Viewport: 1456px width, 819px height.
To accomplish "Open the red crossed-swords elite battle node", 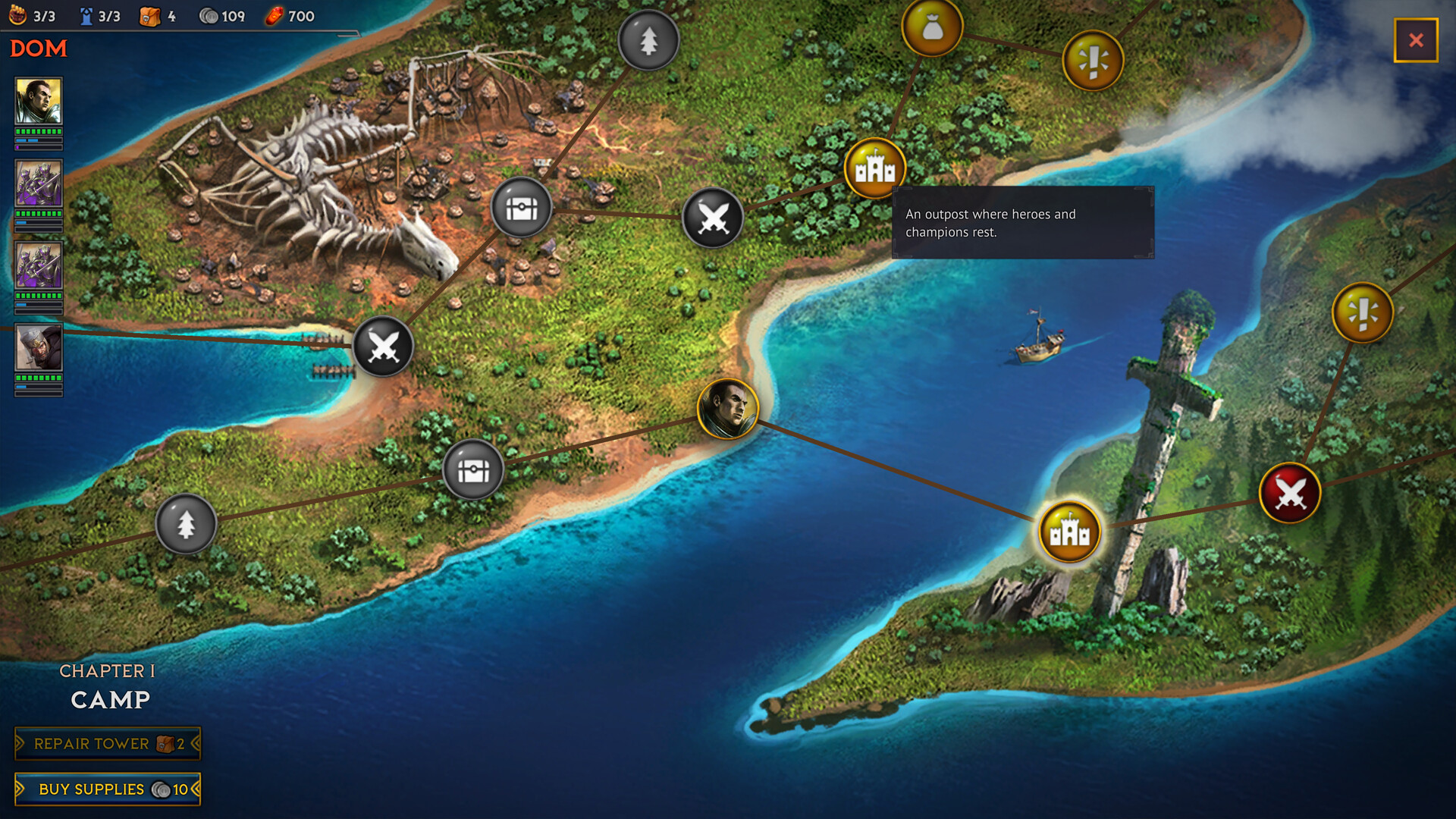I will 1289,492.
